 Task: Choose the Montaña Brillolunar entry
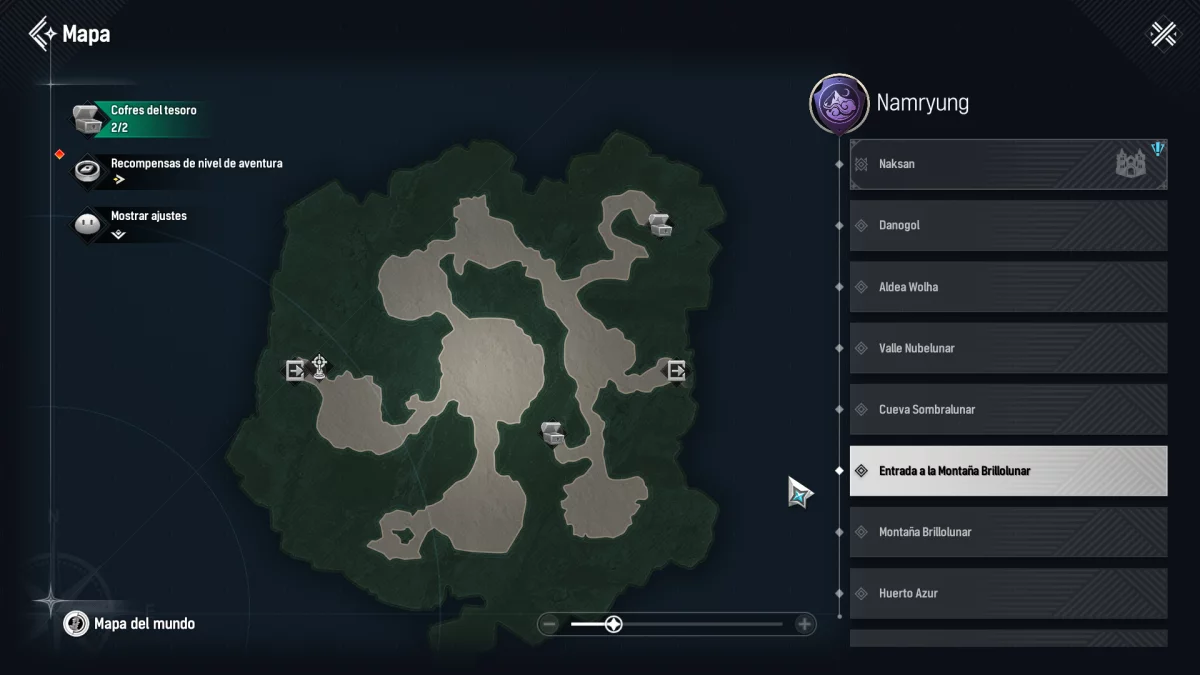pyautogui.click(x=1008, y=532)
